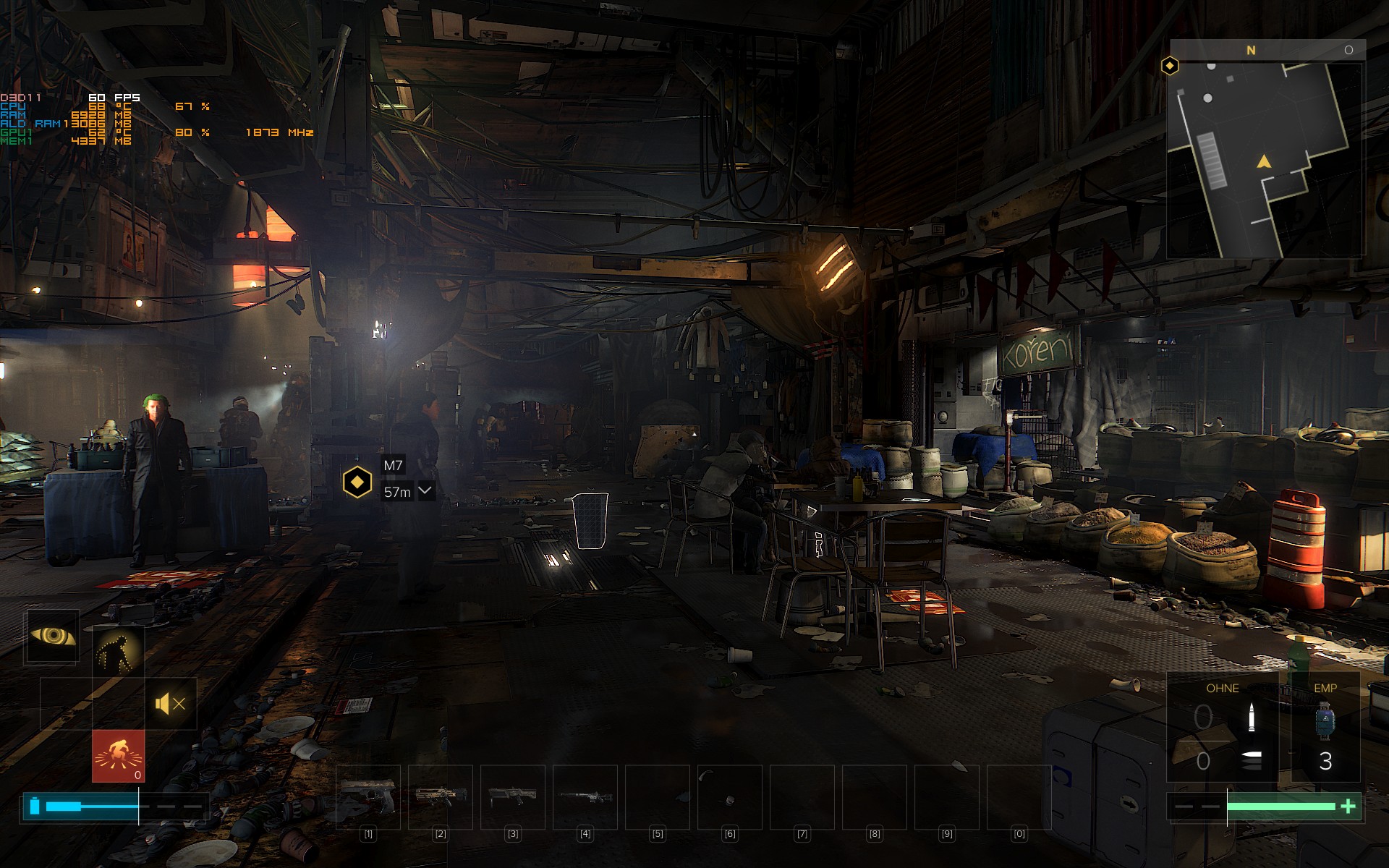Equip the weapon in hotbar slot 2
Viewport: 1389px width, 868px height.
(x=441, y=796)
